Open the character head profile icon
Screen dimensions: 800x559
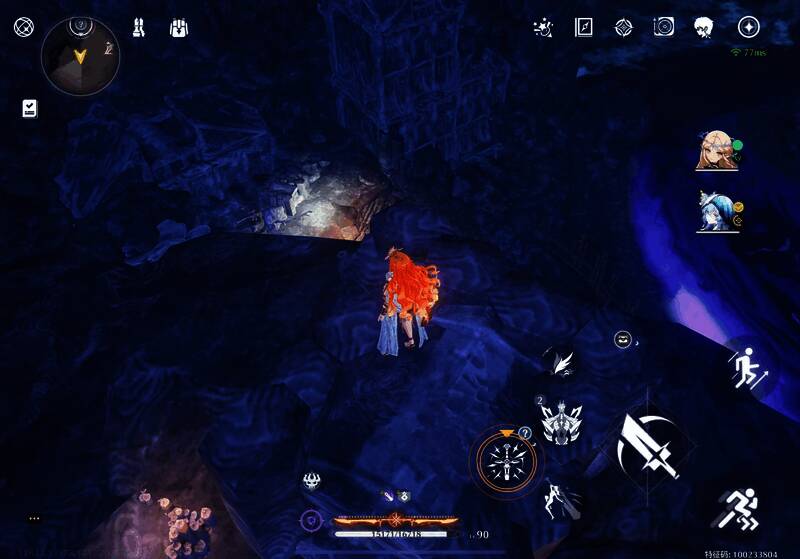point(704,28)
